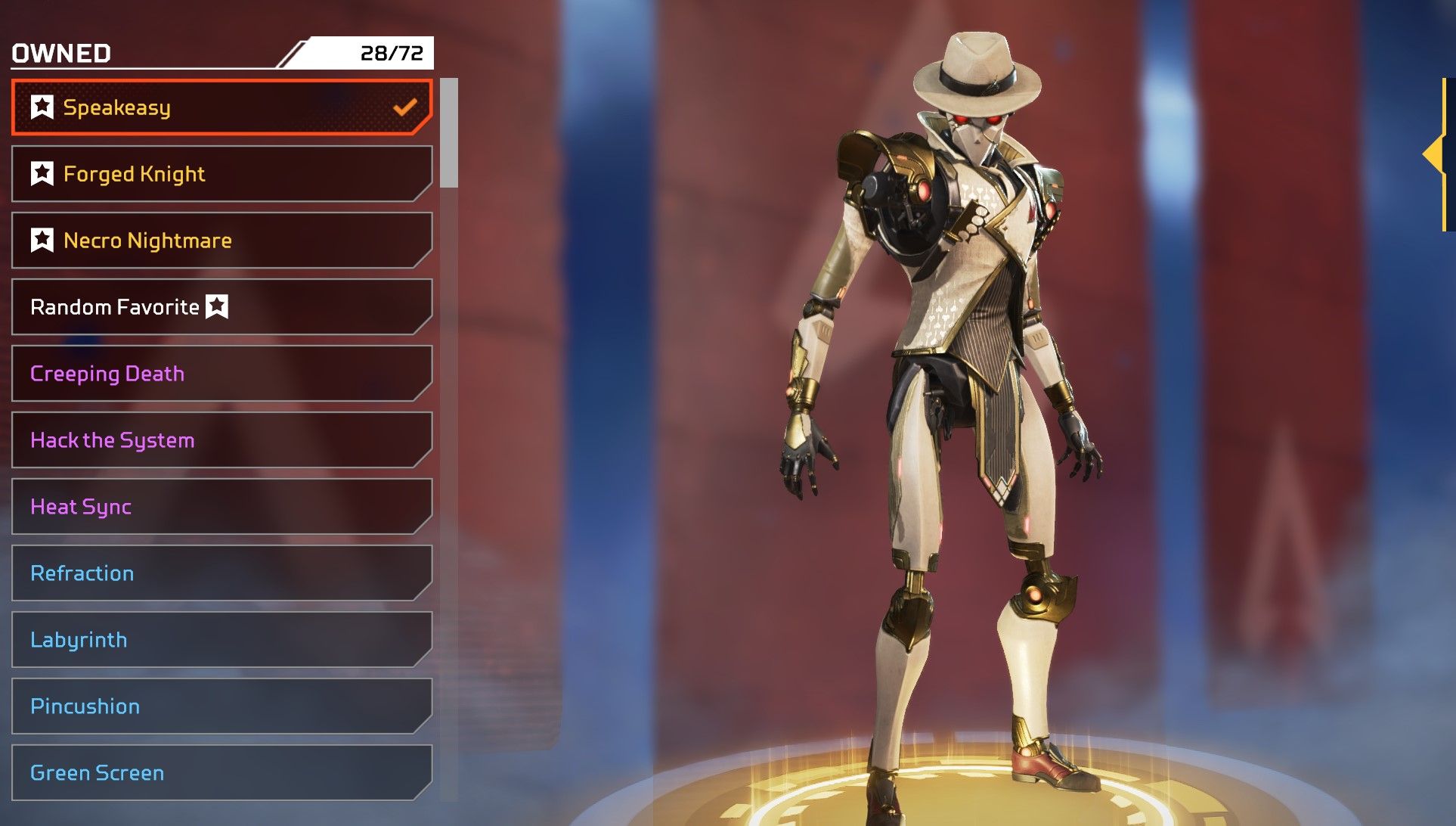Image resolution: width=1456 pixels, height=826 pixels.
Task: Select the Pincushion skin
Action: point(221,706)
